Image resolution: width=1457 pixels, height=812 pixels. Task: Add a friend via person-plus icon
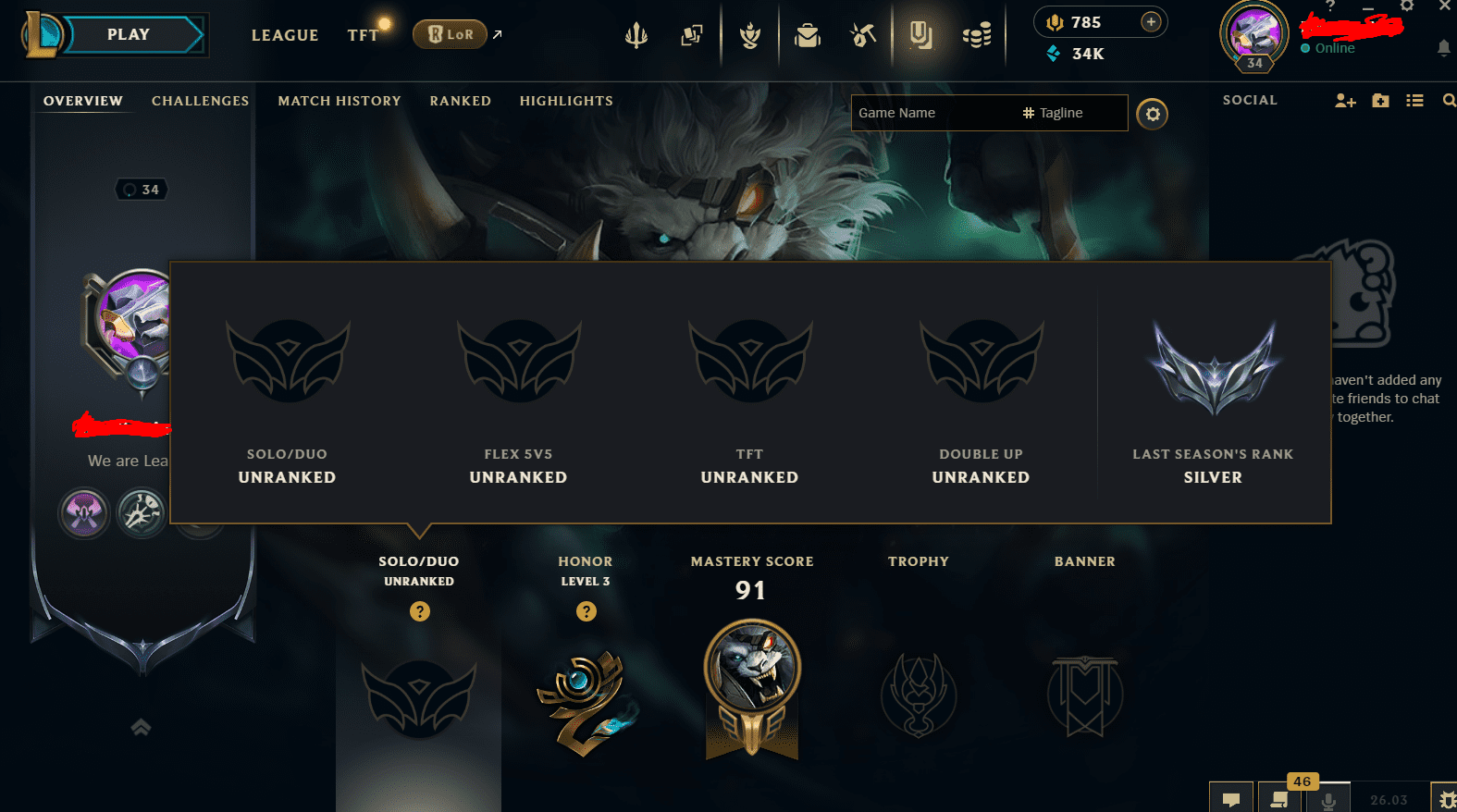click(1344, 101)
